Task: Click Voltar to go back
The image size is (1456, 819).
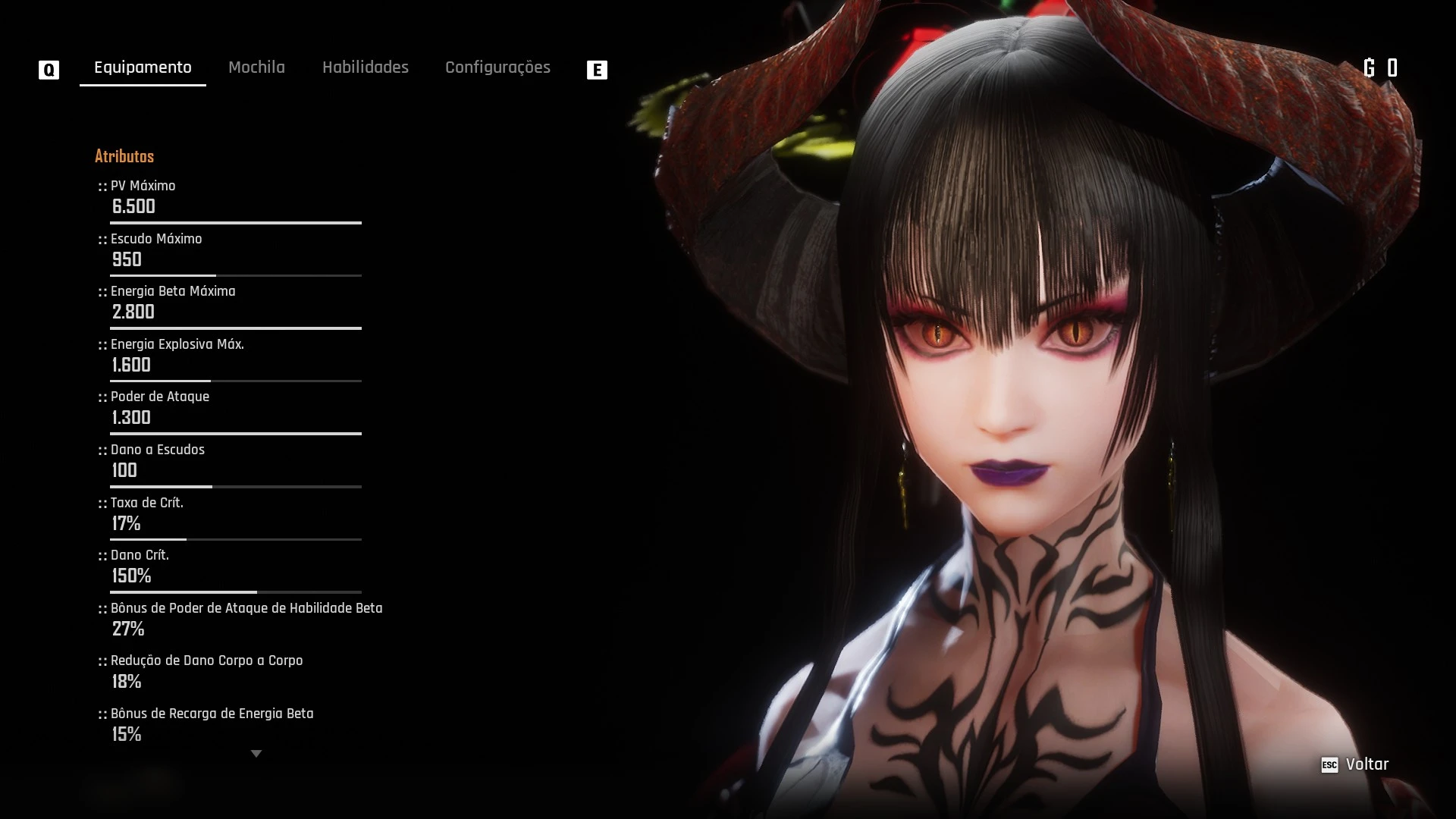Action: pos(1367,764)
